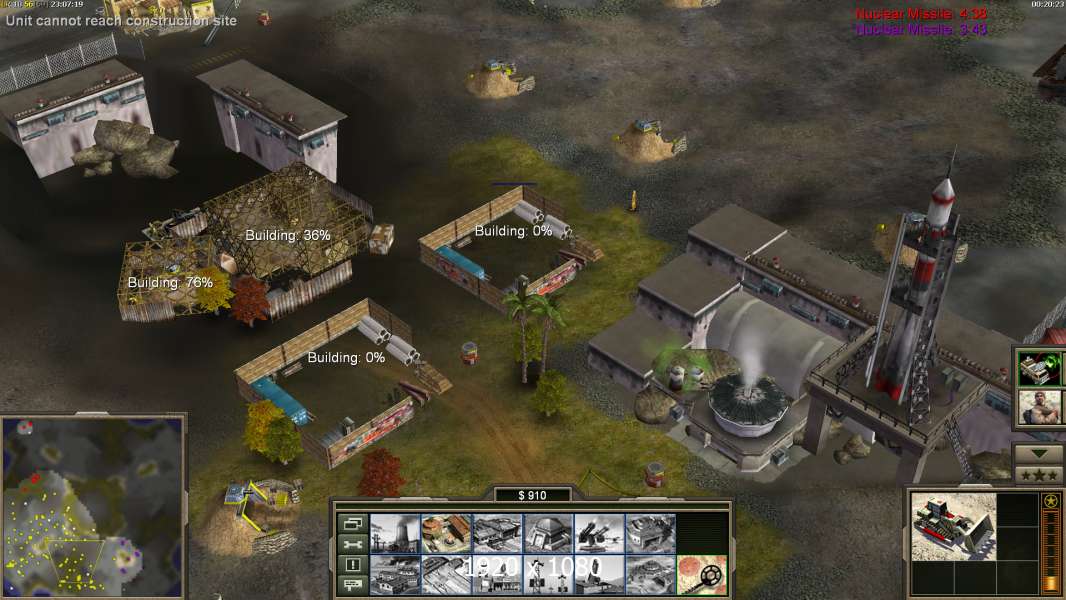Activate the green vehicle general's power shortcut

point(1038,368)
